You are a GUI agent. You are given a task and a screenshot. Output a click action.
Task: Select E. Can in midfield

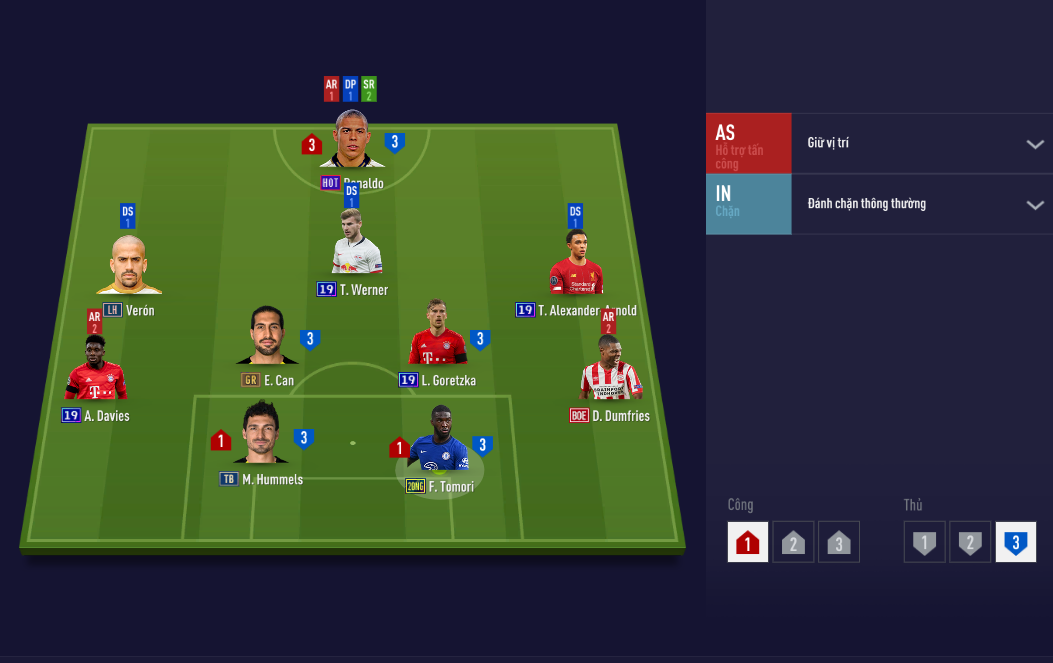(267, 337)
